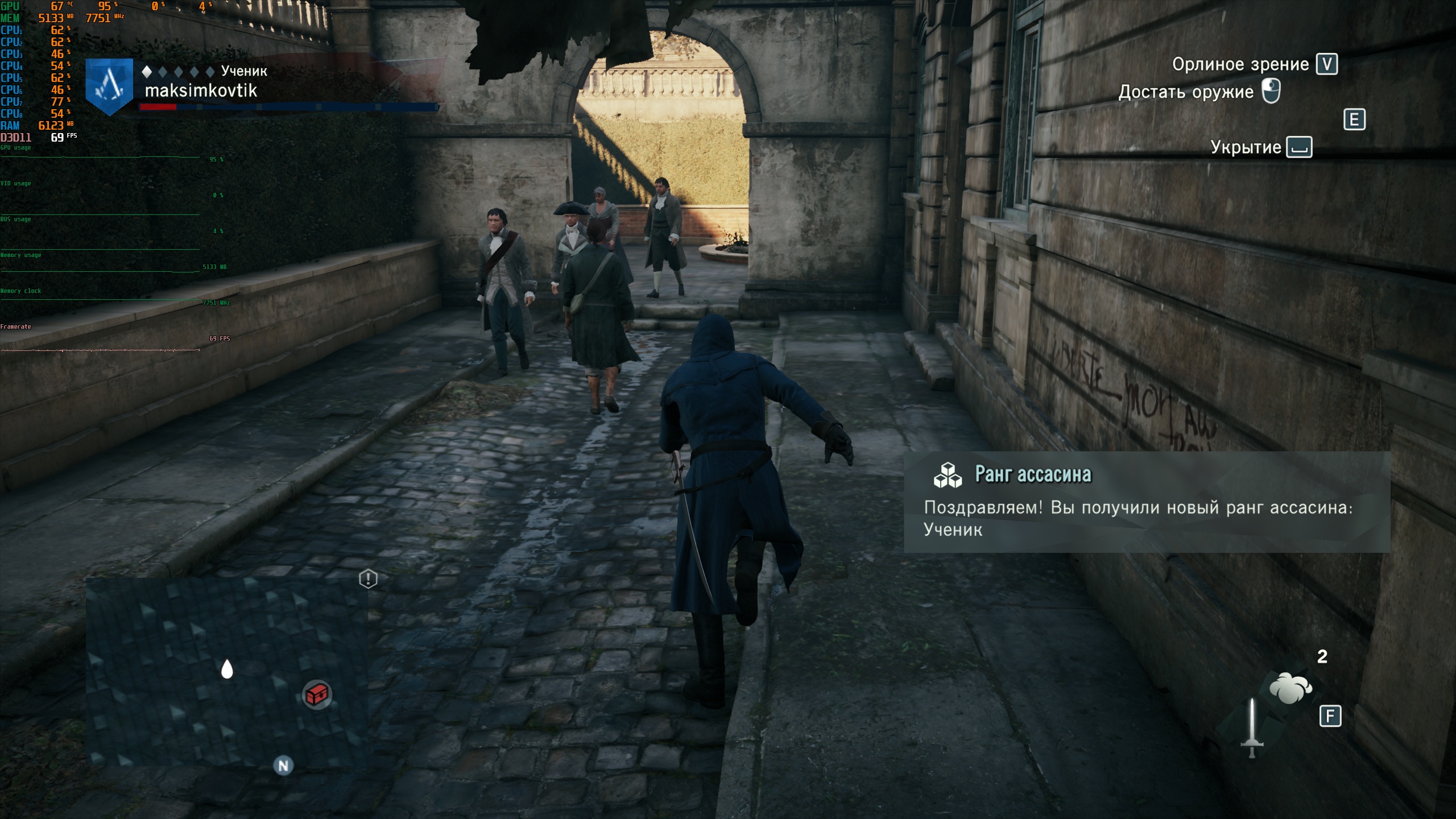This screenshot has height=819, width=1456.
Task: Click the exclamation alert icon above minimap
Action: (x=368, y=579)
